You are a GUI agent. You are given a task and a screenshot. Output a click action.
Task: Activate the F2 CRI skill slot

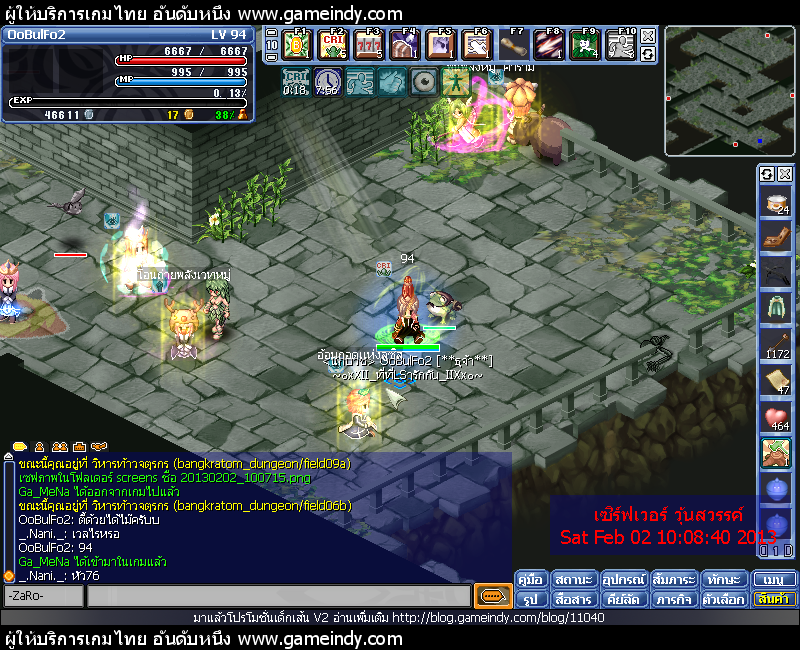(332, 45)
